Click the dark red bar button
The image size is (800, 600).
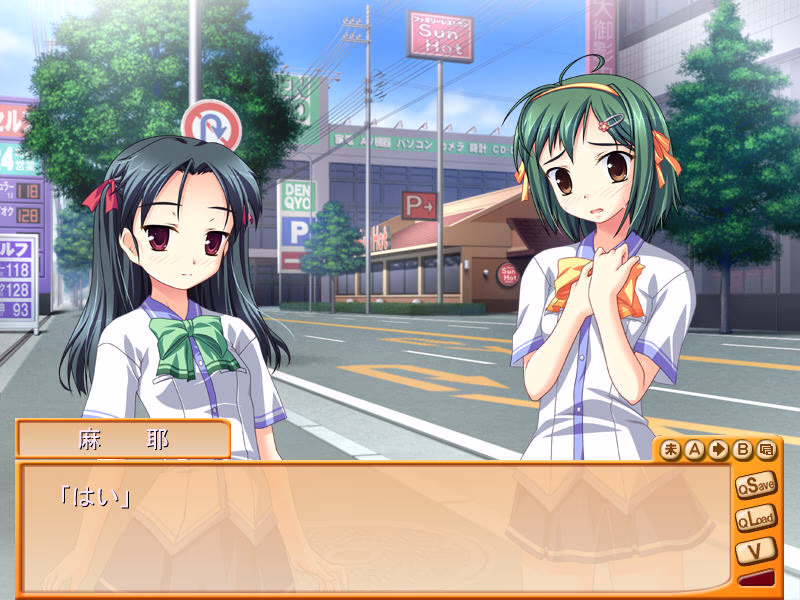[x=755, y=579]
